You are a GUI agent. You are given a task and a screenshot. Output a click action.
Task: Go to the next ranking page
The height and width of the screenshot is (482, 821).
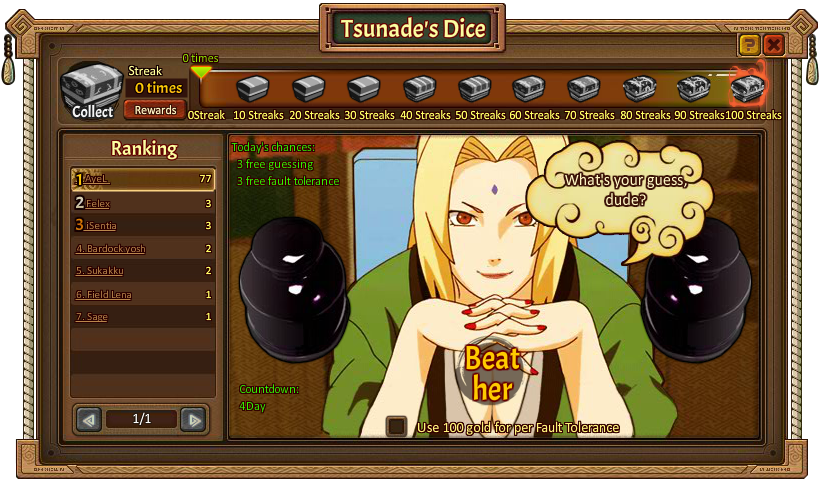[193, 419]
